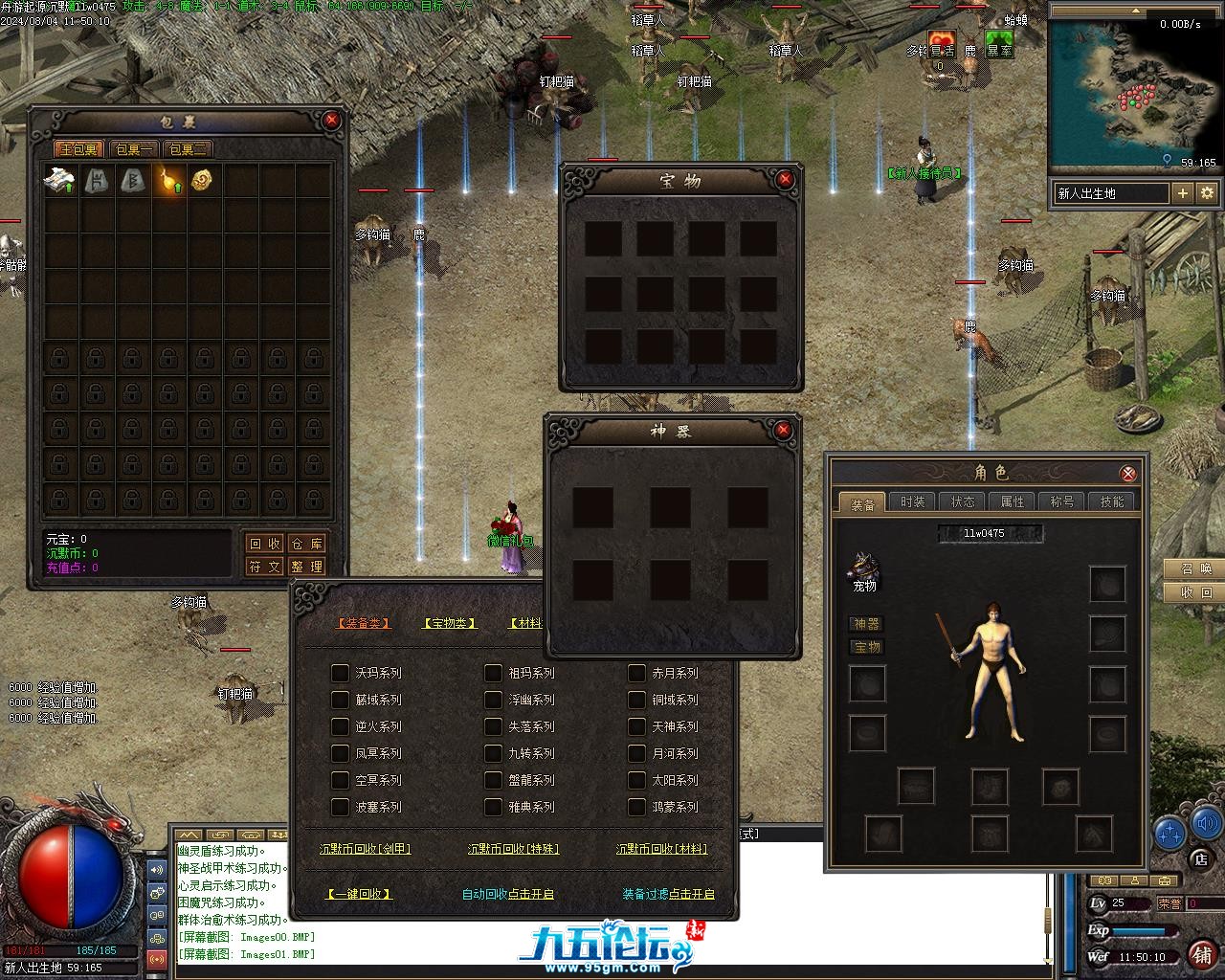Screen dimensions: 1225x980
Task: Click the 整理 sort button
Action: pyautogui.click(x=306, y=567)
